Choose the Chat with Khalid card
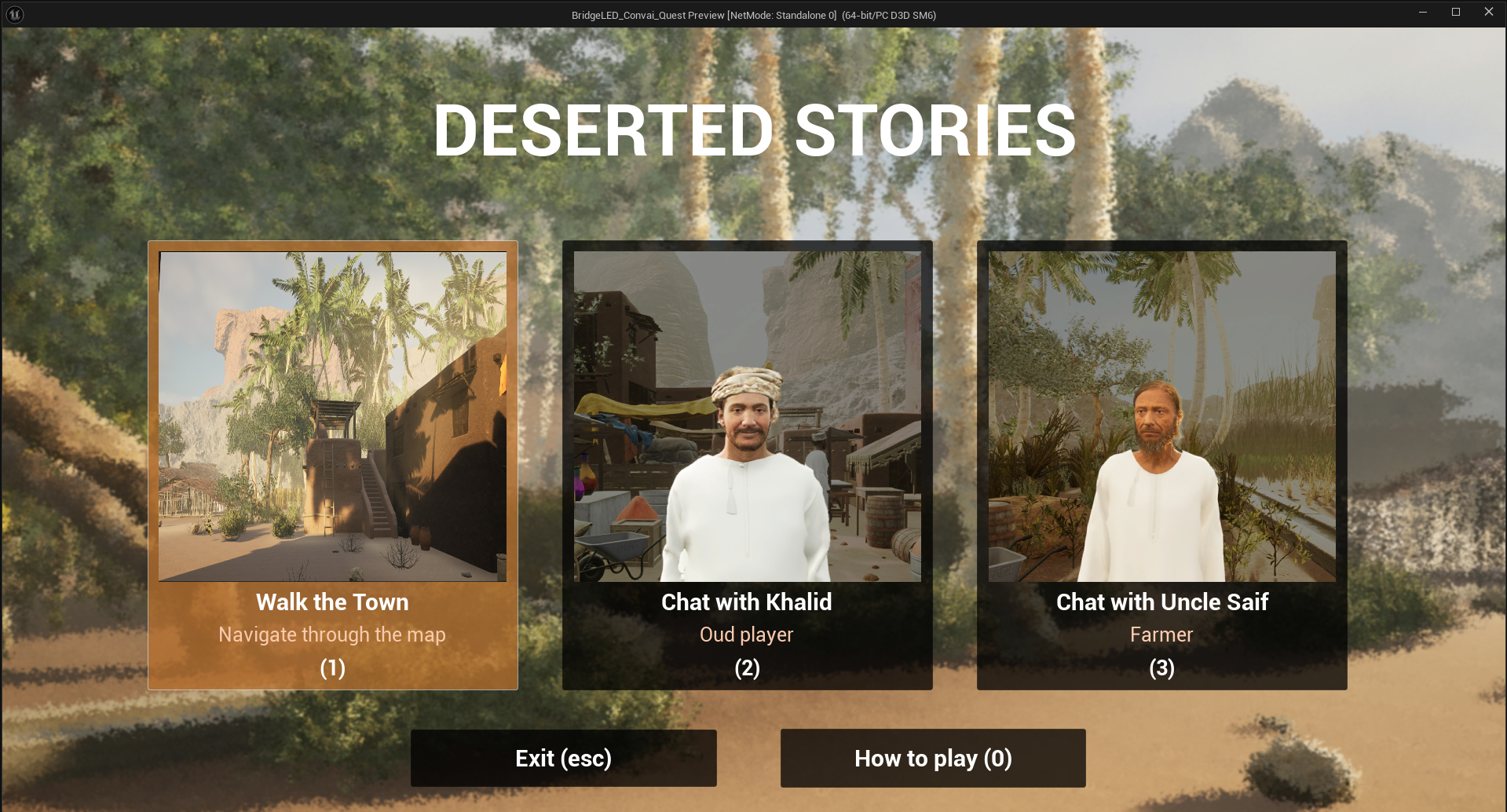This screenshot has height=812, width=1507. 747,465
